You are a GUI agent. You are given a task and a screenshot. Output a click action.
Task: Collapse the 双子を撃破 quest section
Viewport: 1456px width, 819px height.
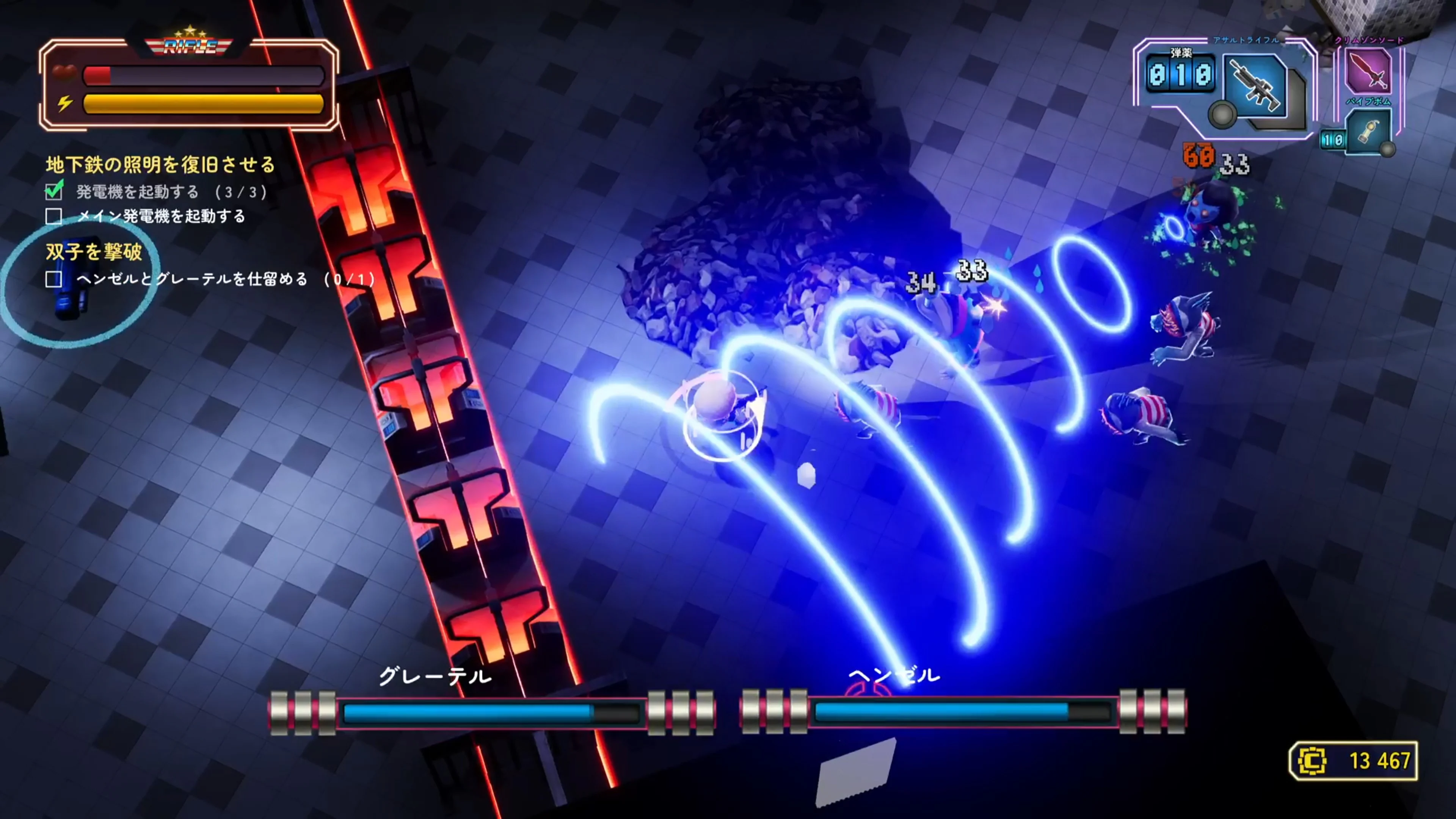(93, 253)
